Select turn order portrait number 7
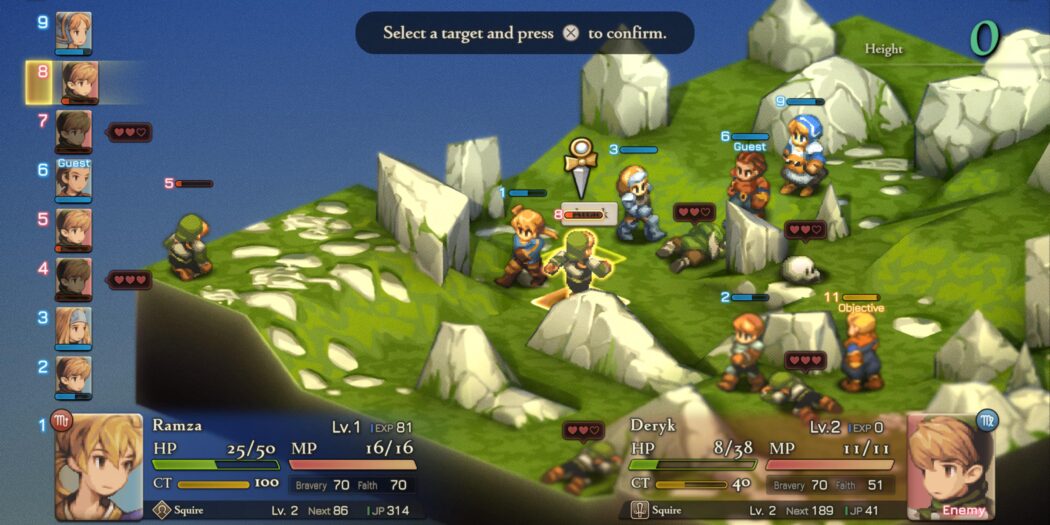 click(x=73, y=131)
